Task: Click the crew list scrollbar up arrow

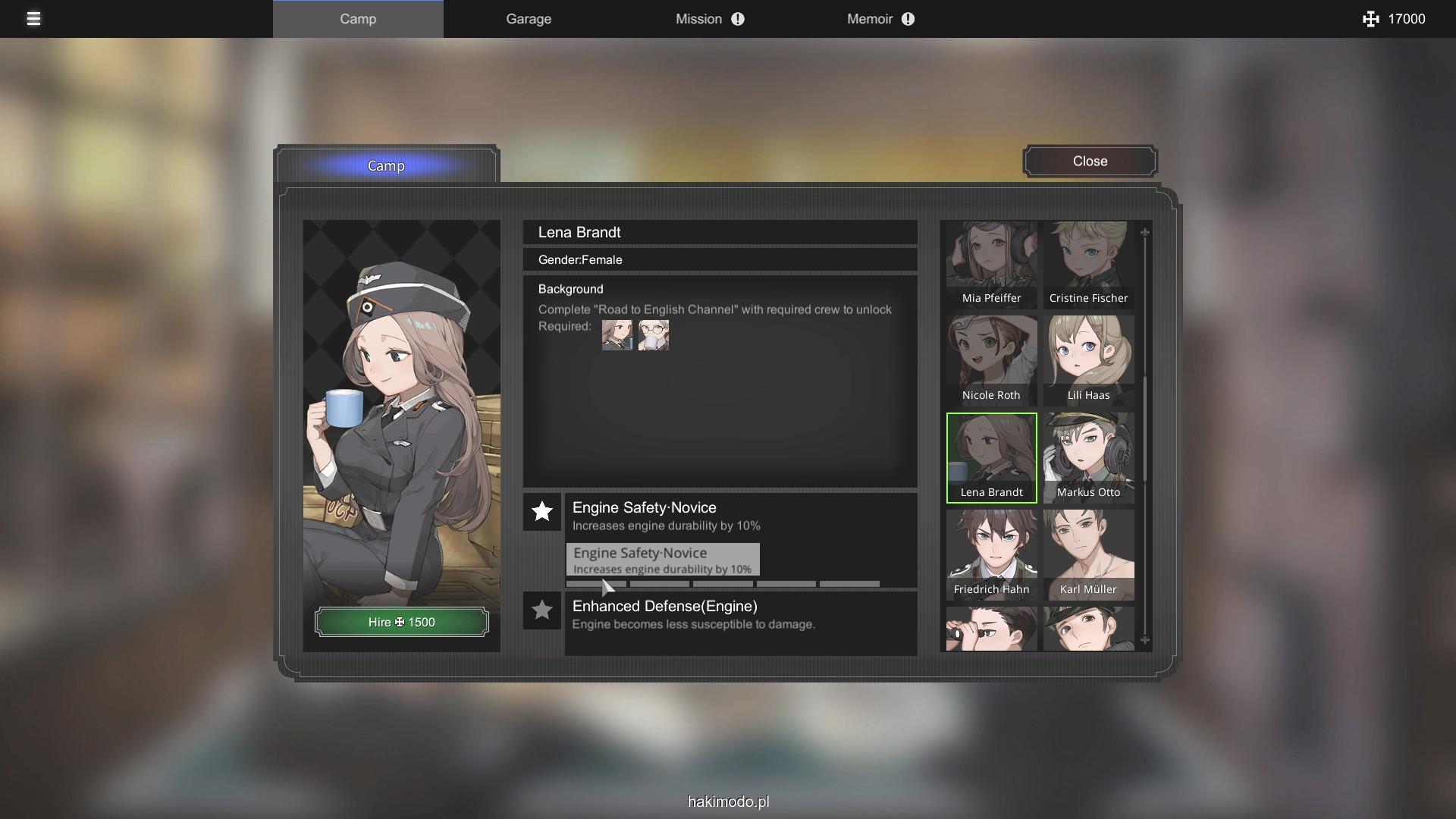Action: [1145, 232]
